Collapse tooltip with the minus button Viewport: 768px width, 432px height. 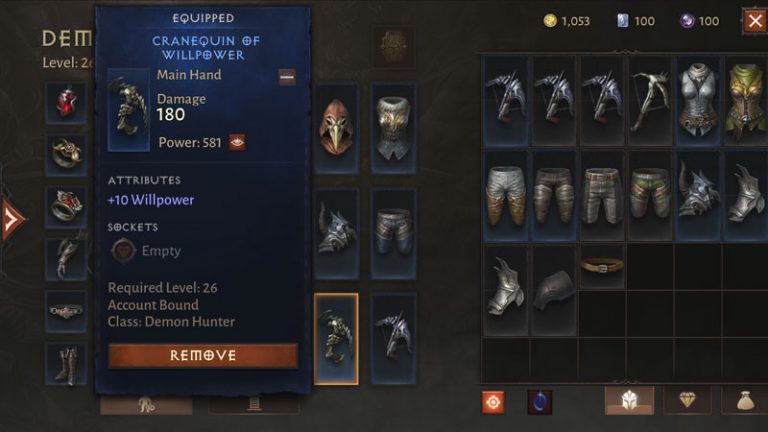click(287, 77)
